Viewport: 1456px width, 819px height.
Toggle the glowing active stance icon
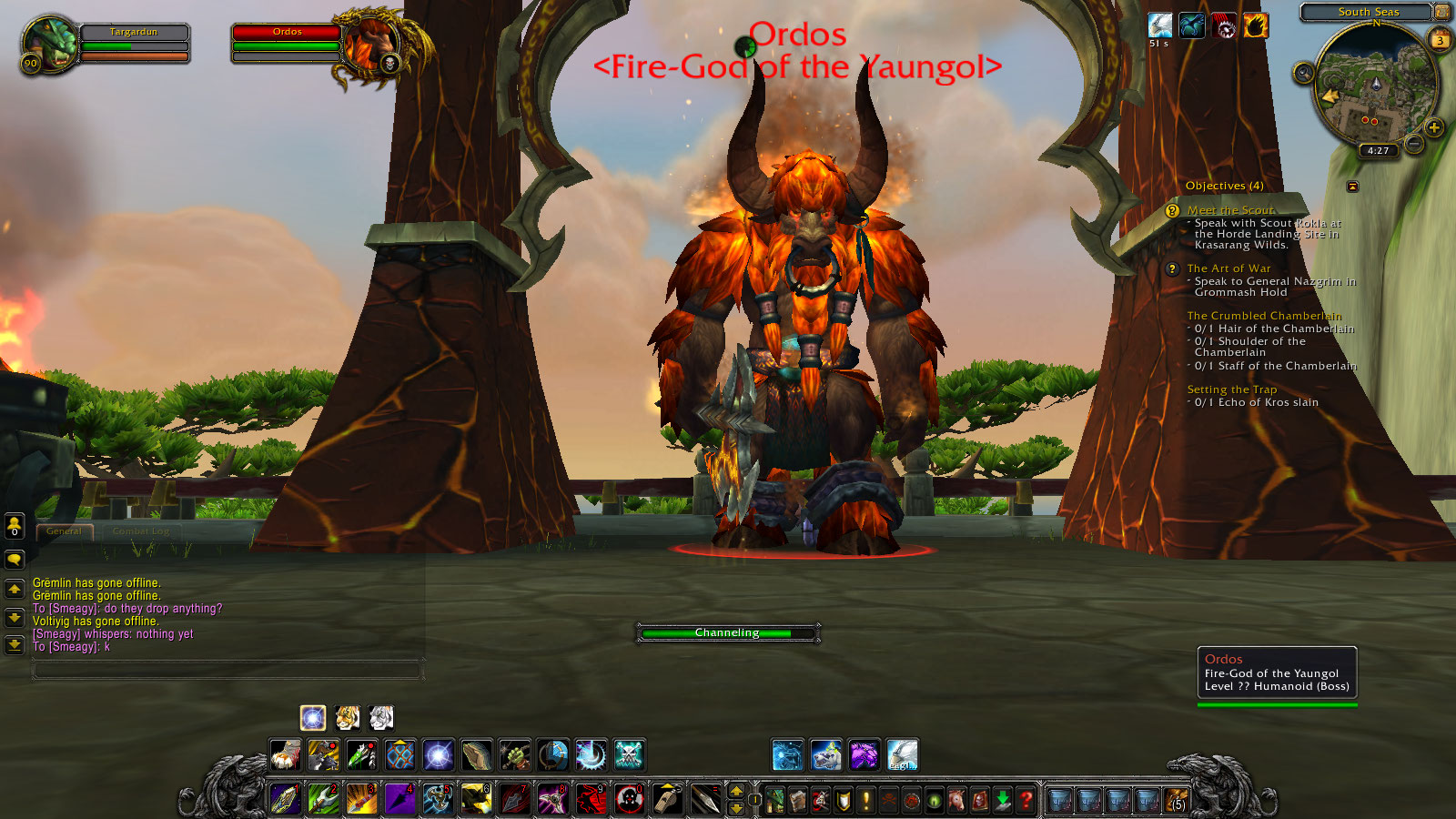[x=313, y=719]
